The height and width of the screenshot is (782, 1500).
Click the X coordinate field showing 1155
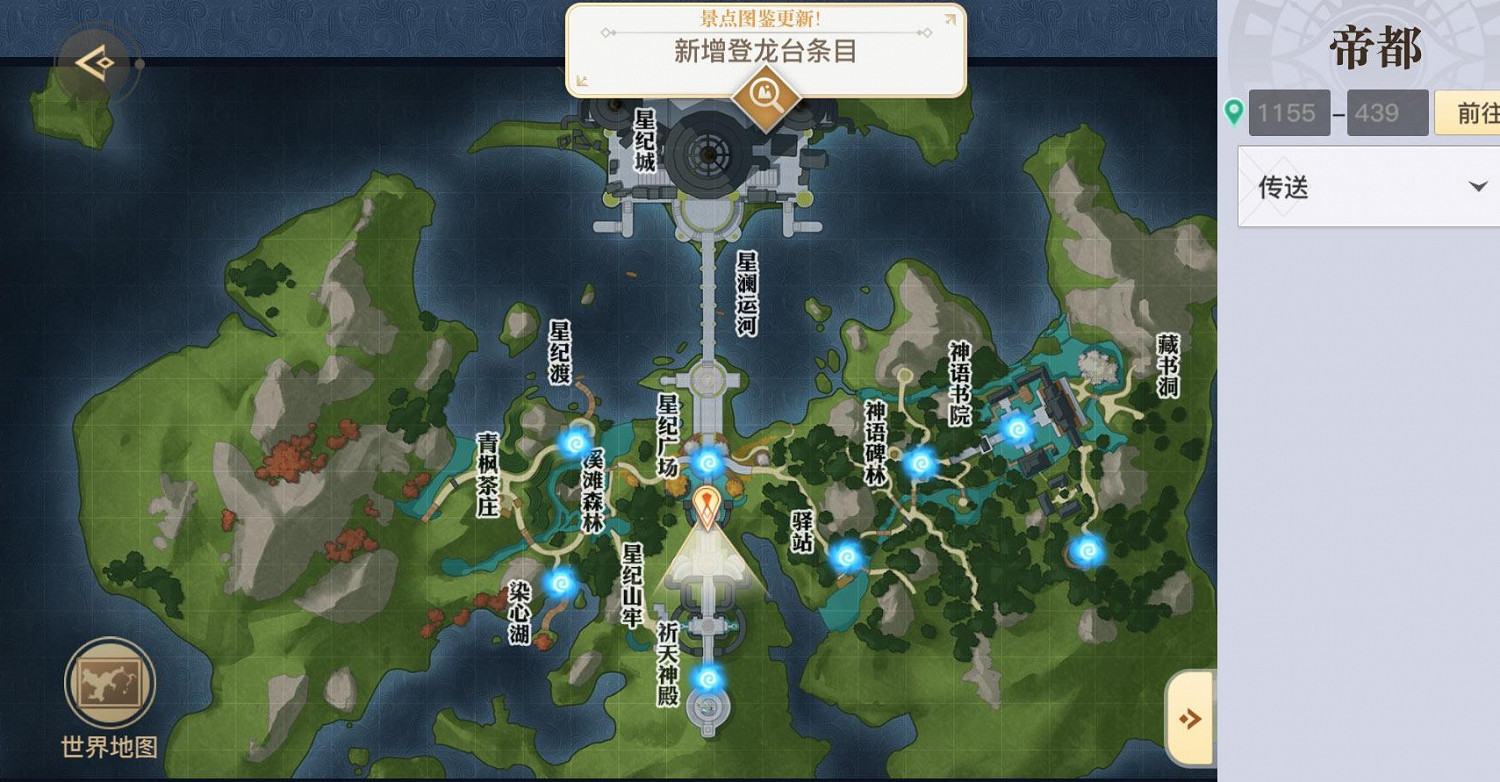tap(1288, 112)
